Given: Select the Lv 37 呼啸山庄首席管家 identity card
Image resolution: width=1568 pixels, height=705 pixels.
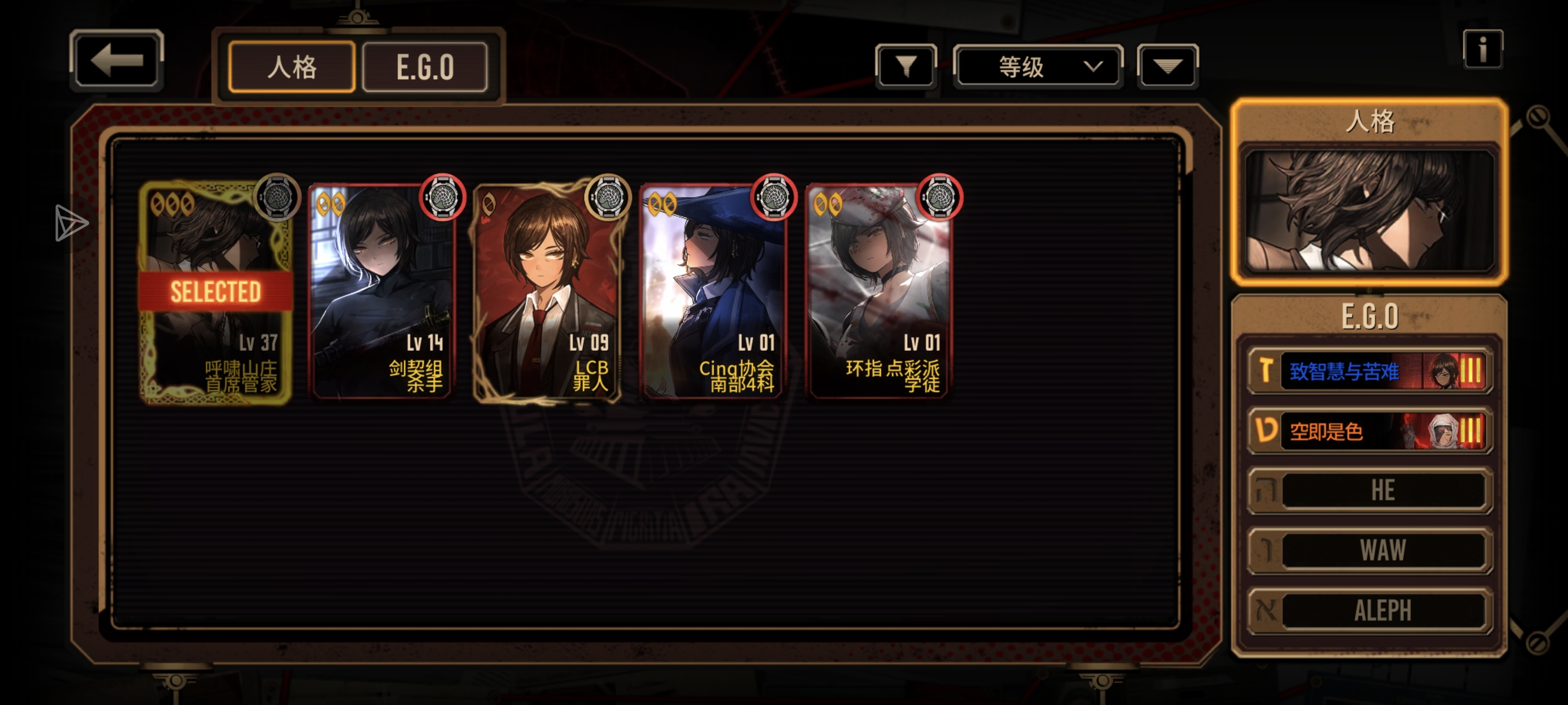Looking at the screenshot, I should click(x=215, y=292).
